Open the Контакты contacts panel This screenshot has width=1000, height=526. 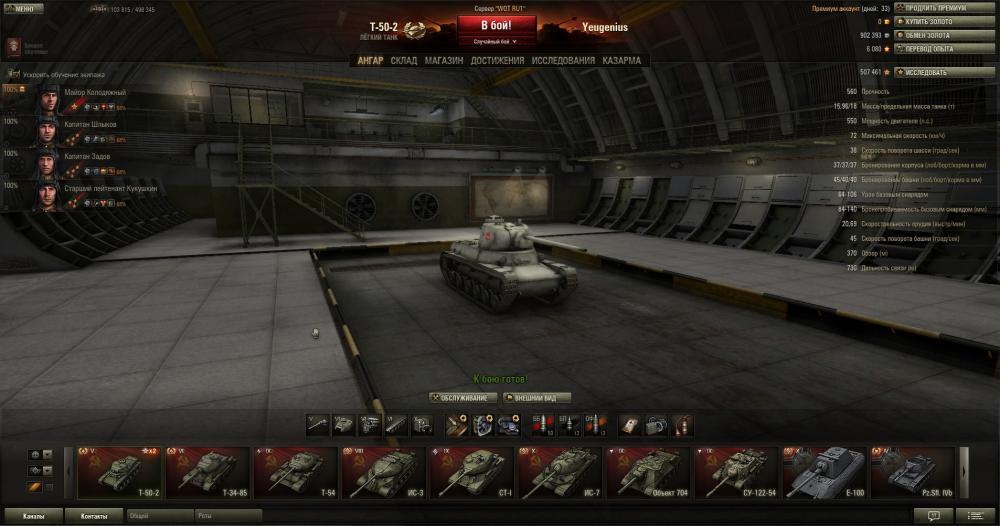tap(94, 516)
